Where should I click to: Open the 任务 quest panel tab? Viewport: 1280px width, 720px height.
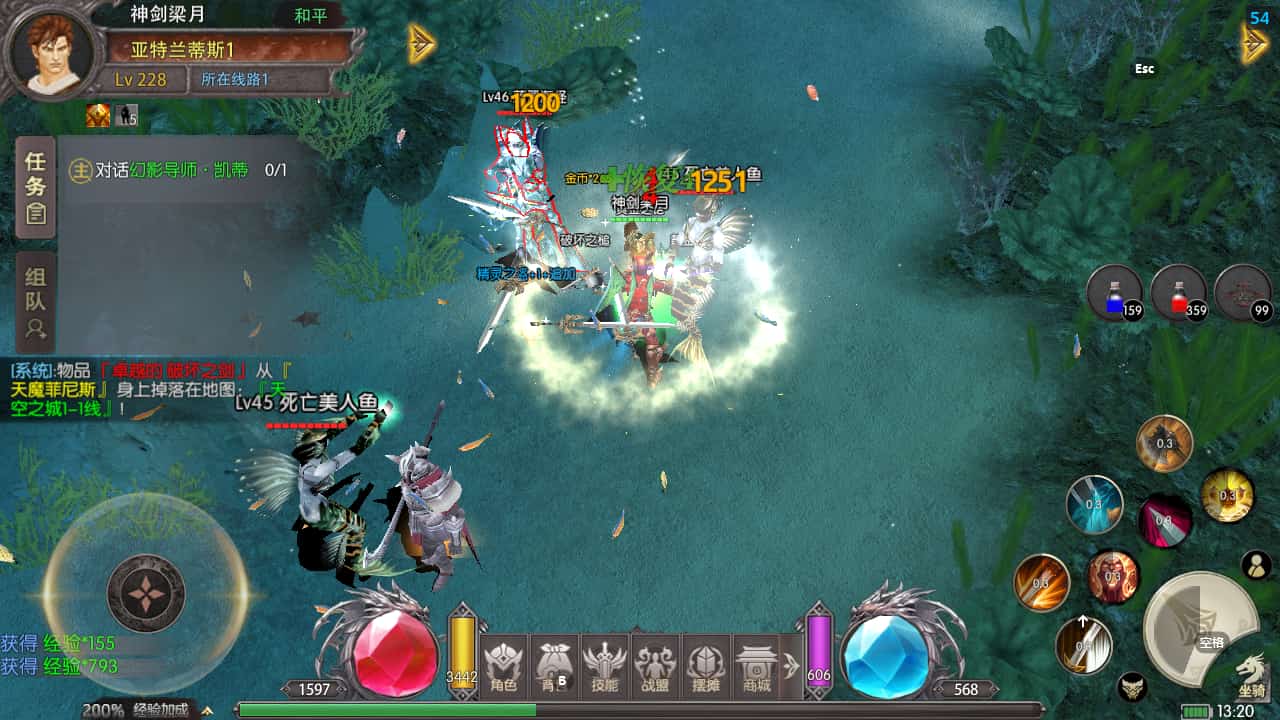(36, 186)
